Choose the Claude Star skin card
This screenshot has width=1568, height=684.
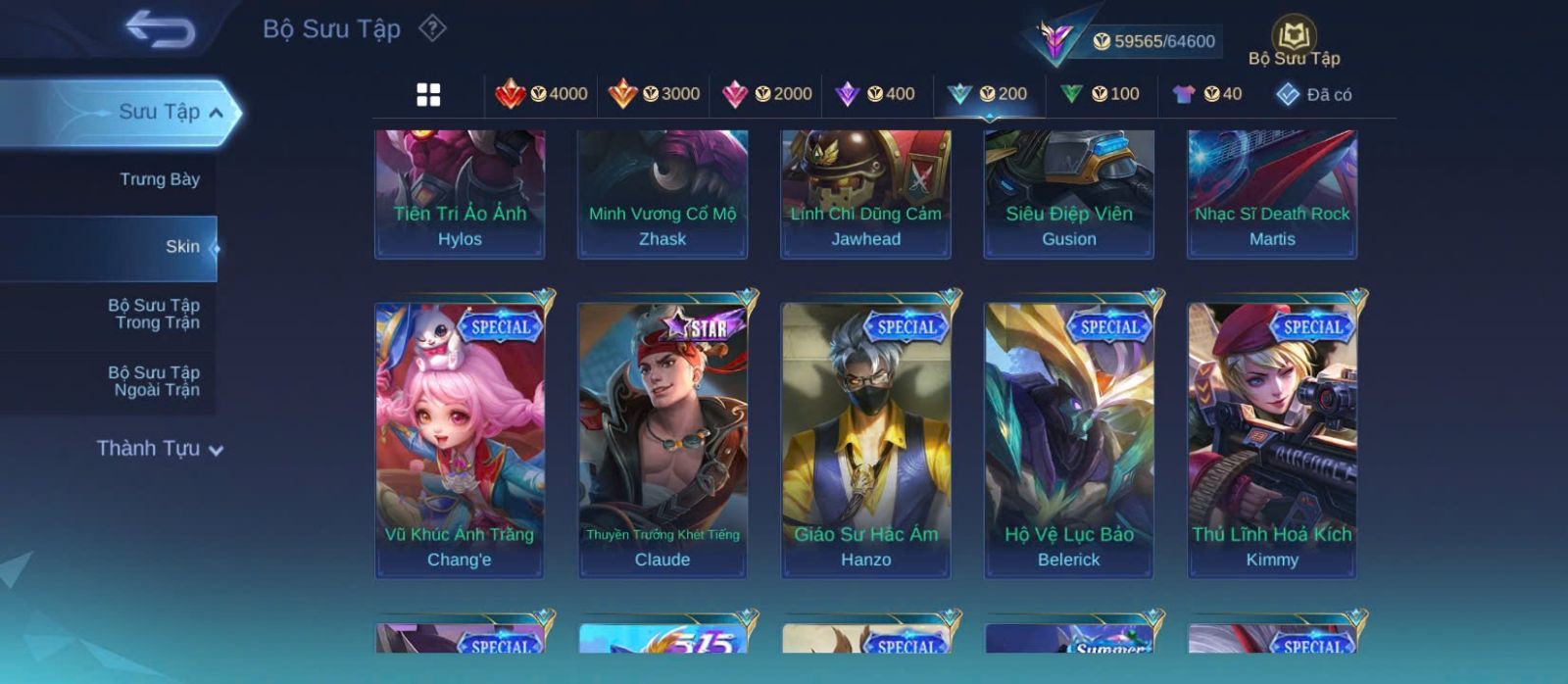662,440
